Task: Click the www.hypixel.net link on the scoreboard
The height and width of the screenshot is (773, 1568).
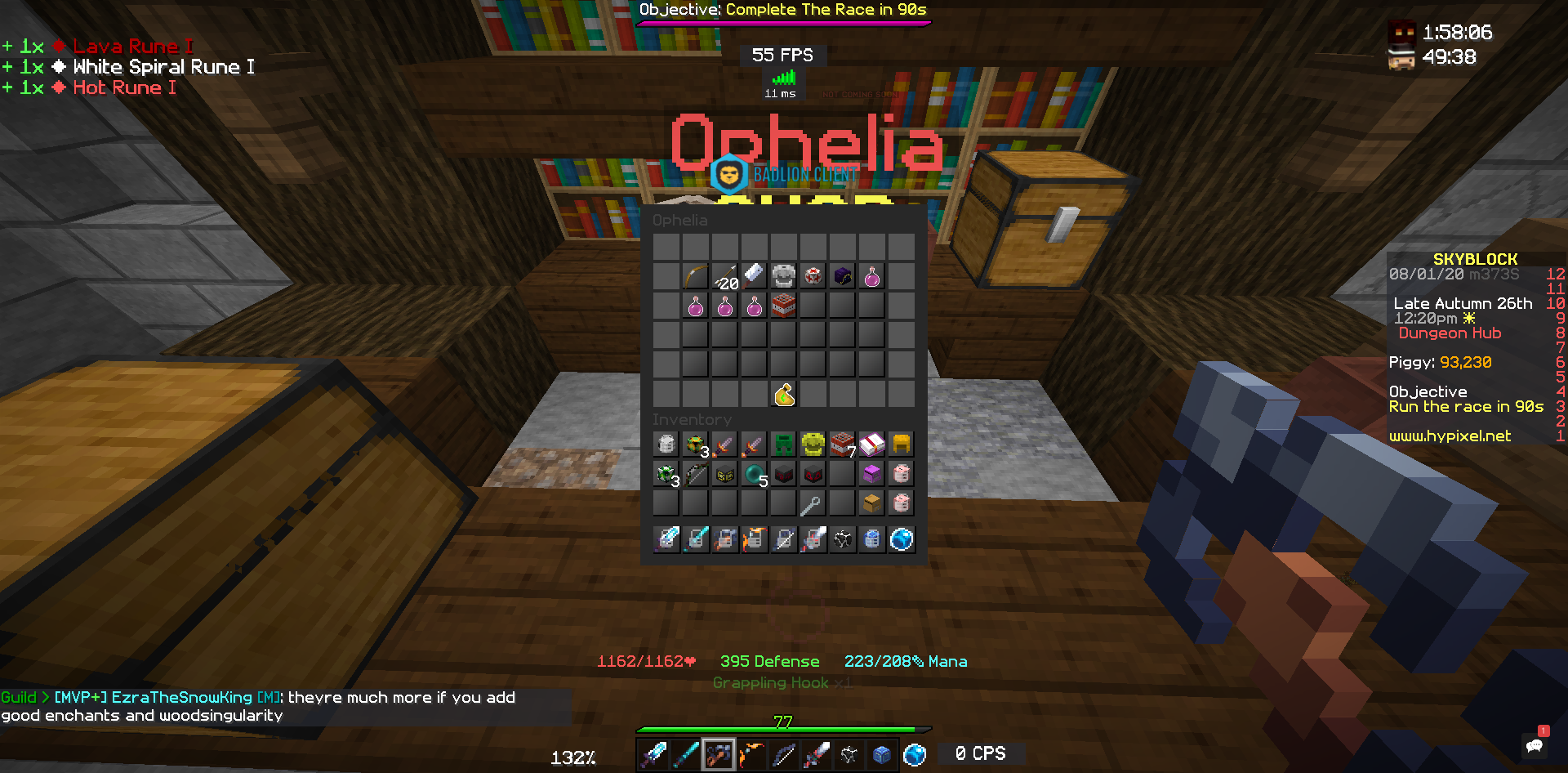Action: (x=1450, y=436)
